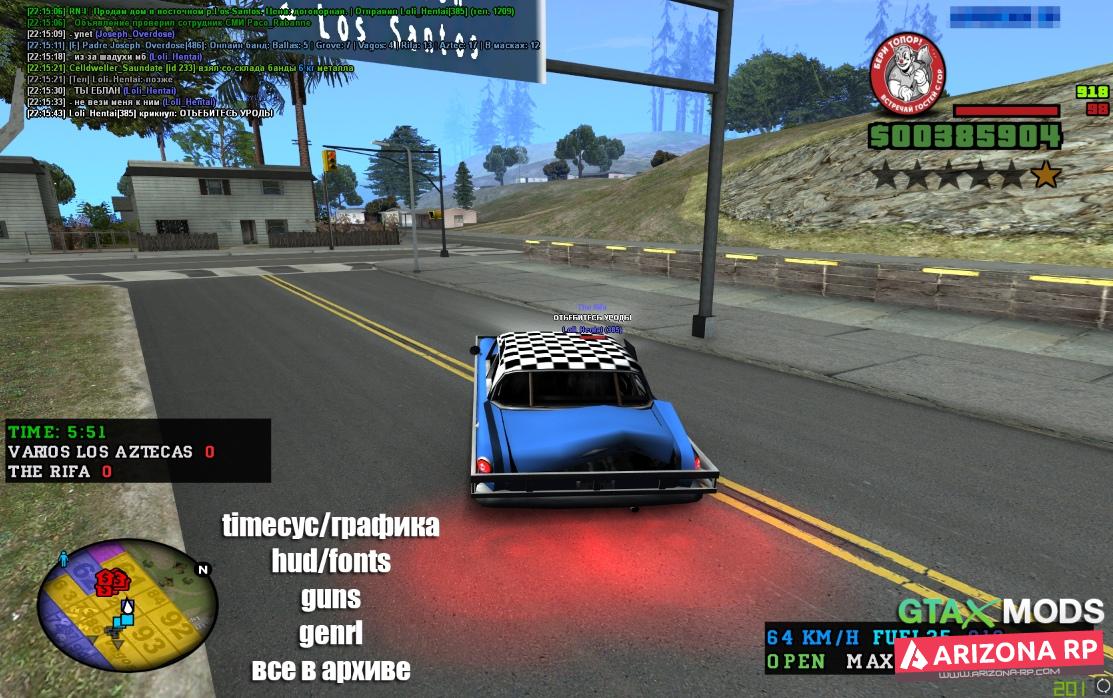Click the GTA X MODS watermark
The image size is (1113, 698).
click(x=1000, y=611)
